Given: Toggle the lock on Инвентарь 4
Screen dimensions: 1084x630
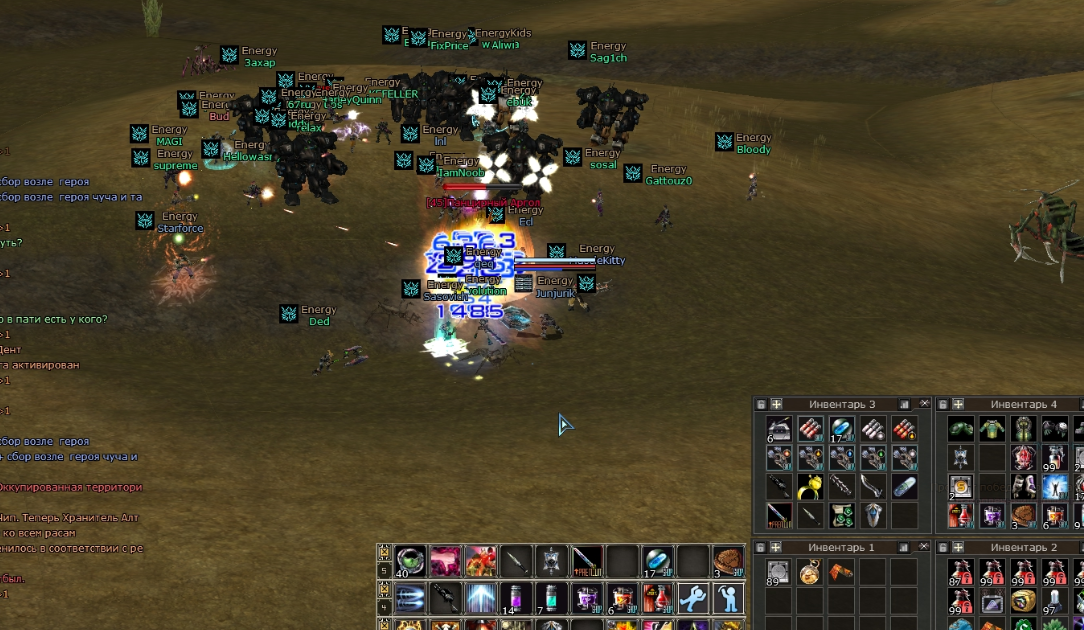Looking at the screenshot, I should click(942, 404).
